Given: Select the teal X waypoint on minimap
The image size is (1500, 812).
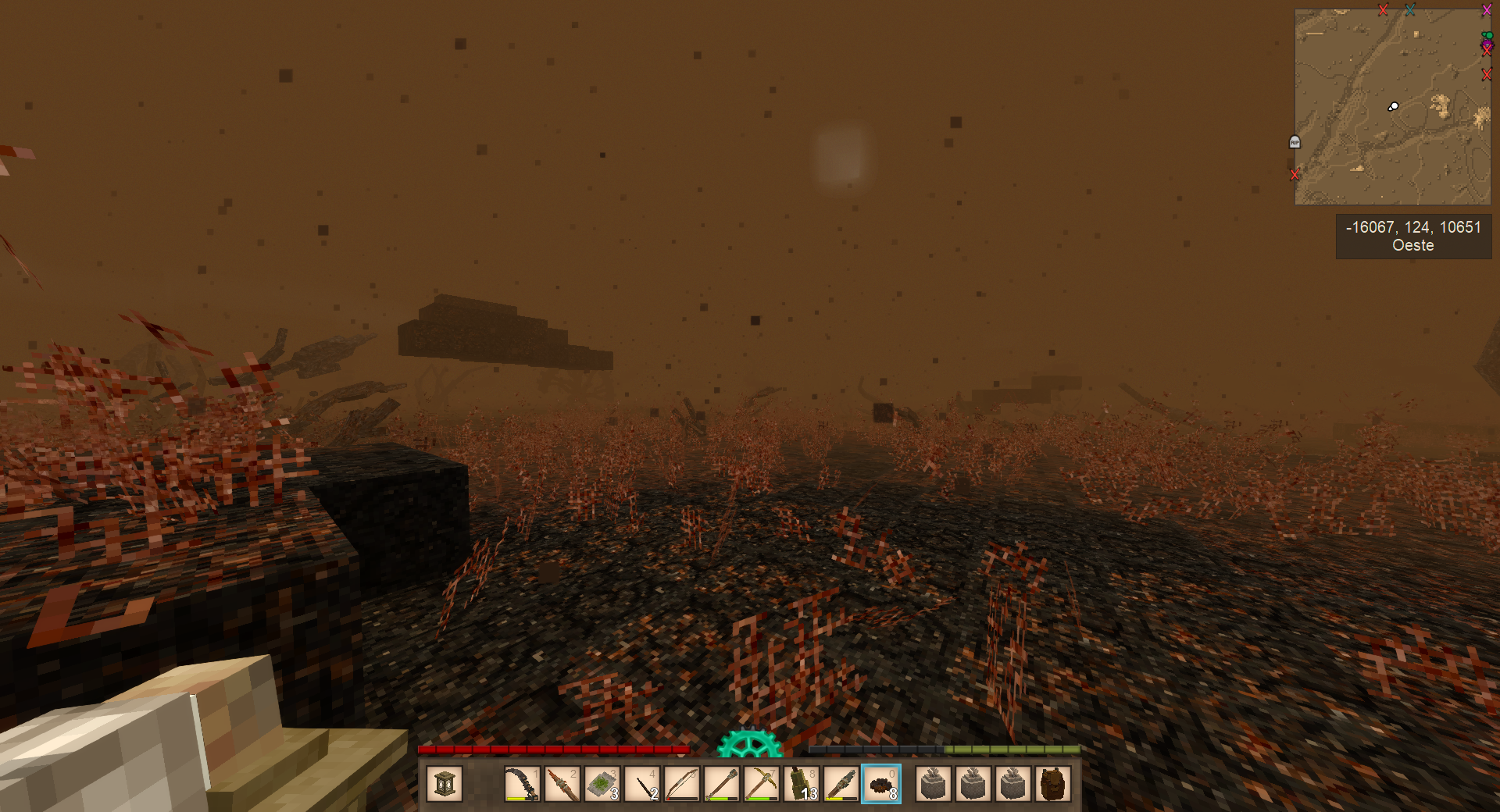Looking at the screenshot, I should coord(1410,10).
